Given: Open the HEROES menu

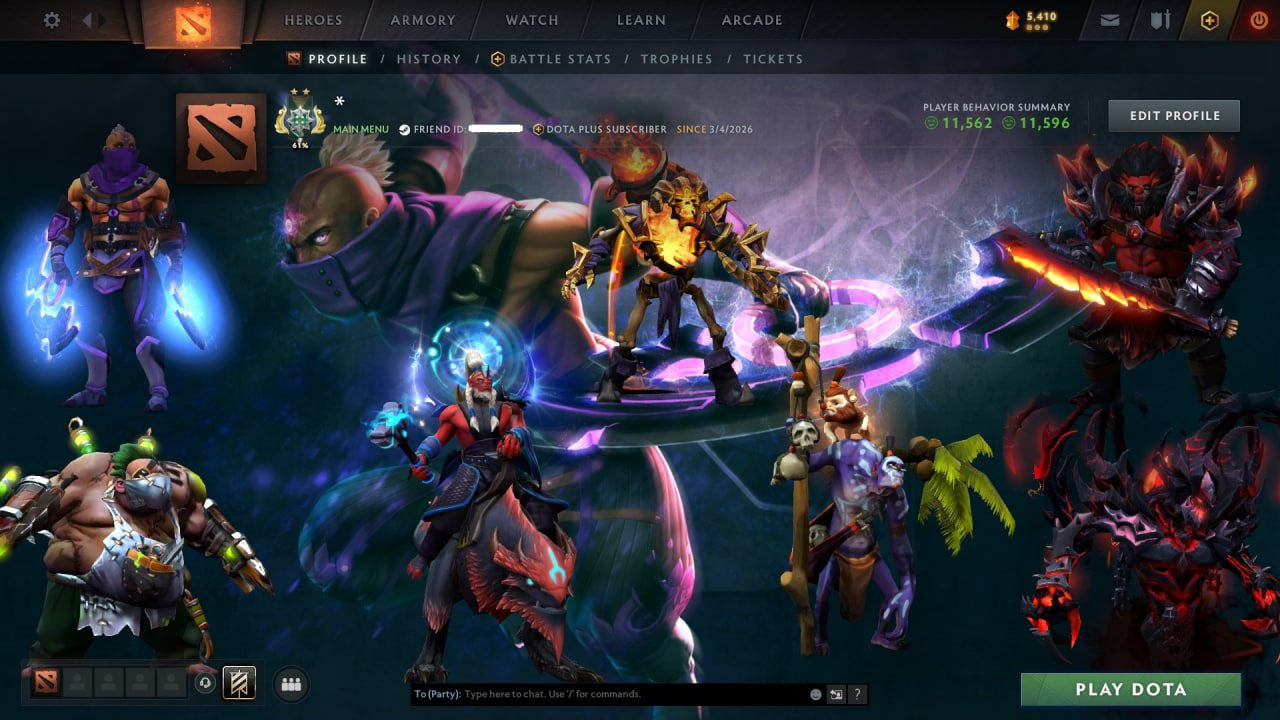Looking at the screenshot, I should pos(313,19).
